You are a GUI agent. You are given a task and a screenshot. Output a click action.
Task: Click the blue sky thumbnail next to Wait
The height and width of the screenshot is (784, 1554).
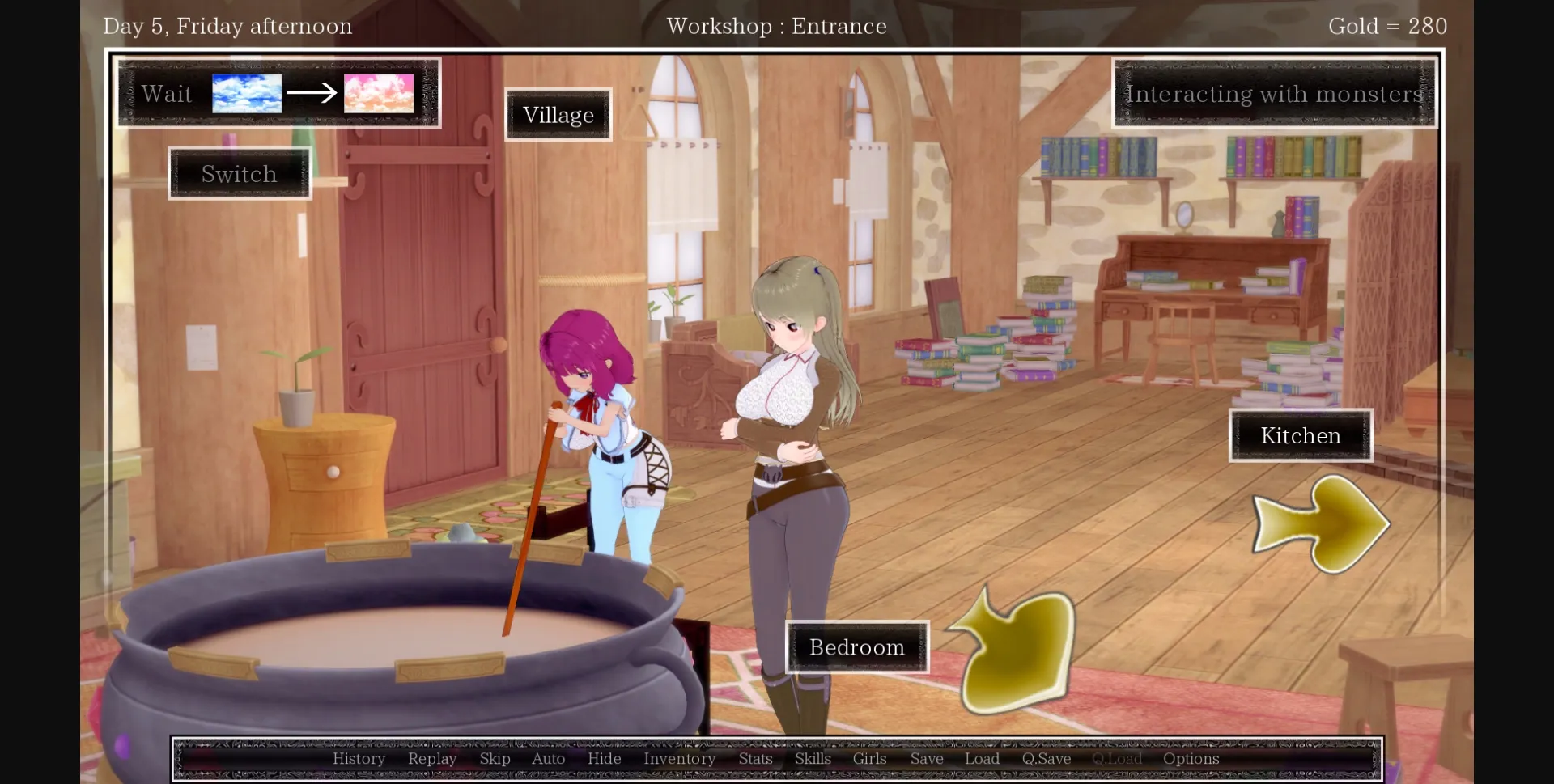pos(246,92)
